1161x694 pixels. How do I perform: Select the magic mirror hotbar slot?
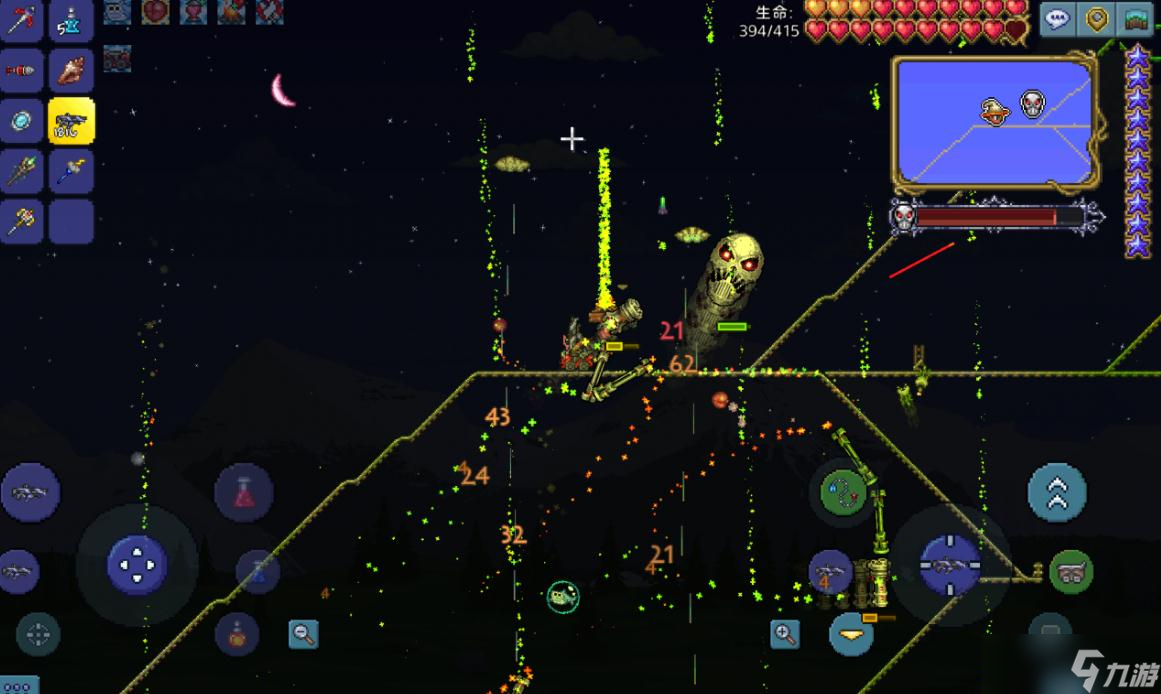point(21,122)
